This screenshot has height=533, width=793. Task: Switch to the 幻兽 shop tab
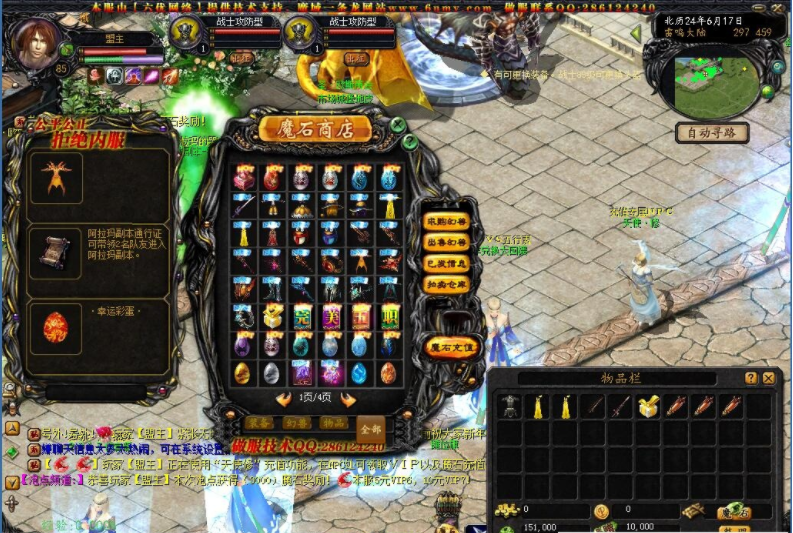coord(297,422)
